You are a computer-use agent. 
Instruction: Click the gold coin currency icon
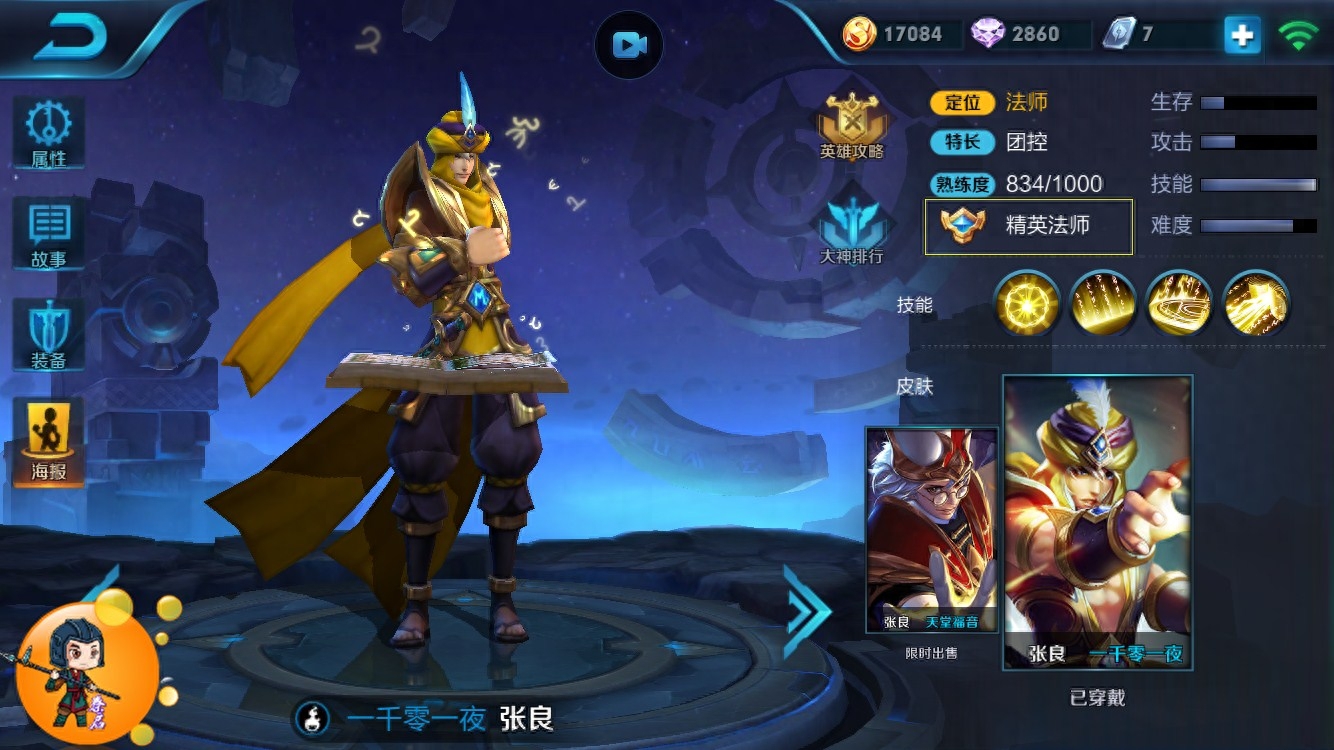pos(859,34)
